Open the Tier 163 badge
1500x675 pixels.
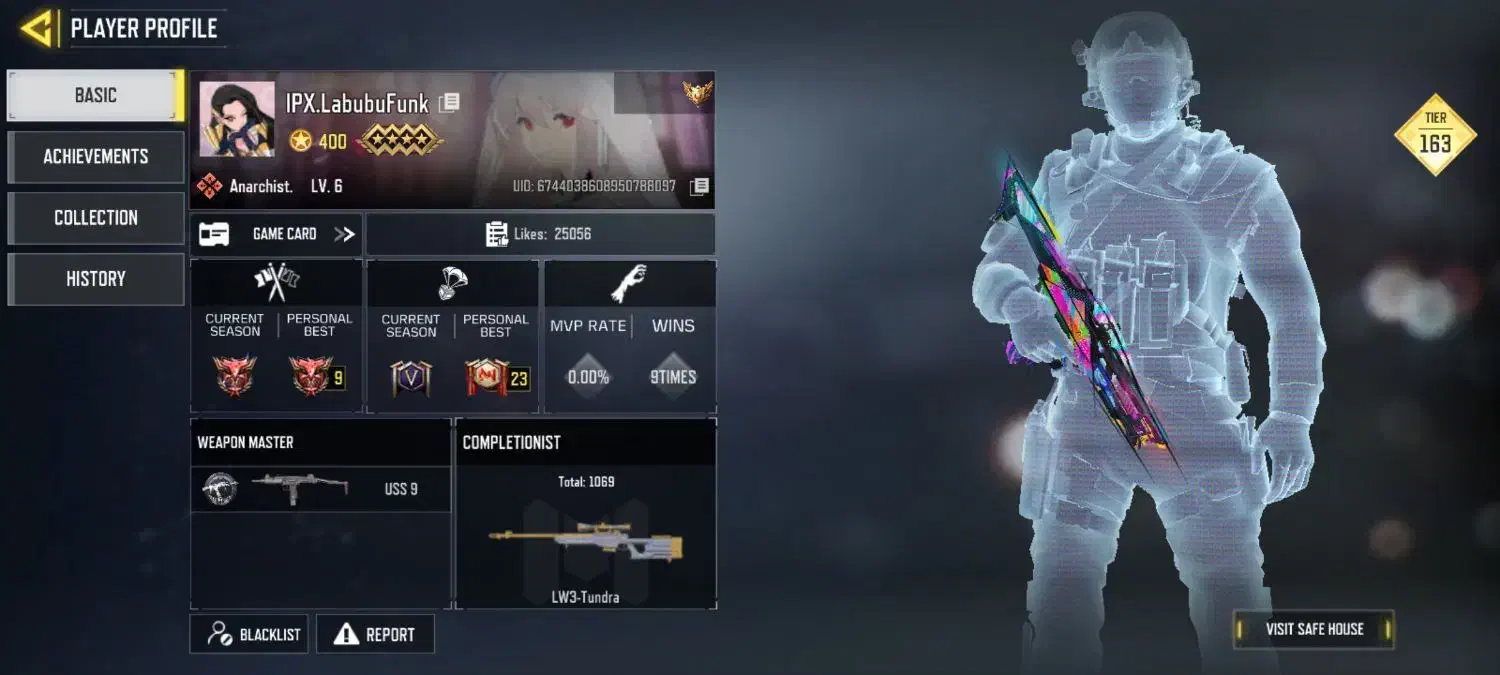click(x=1435, y=135)
